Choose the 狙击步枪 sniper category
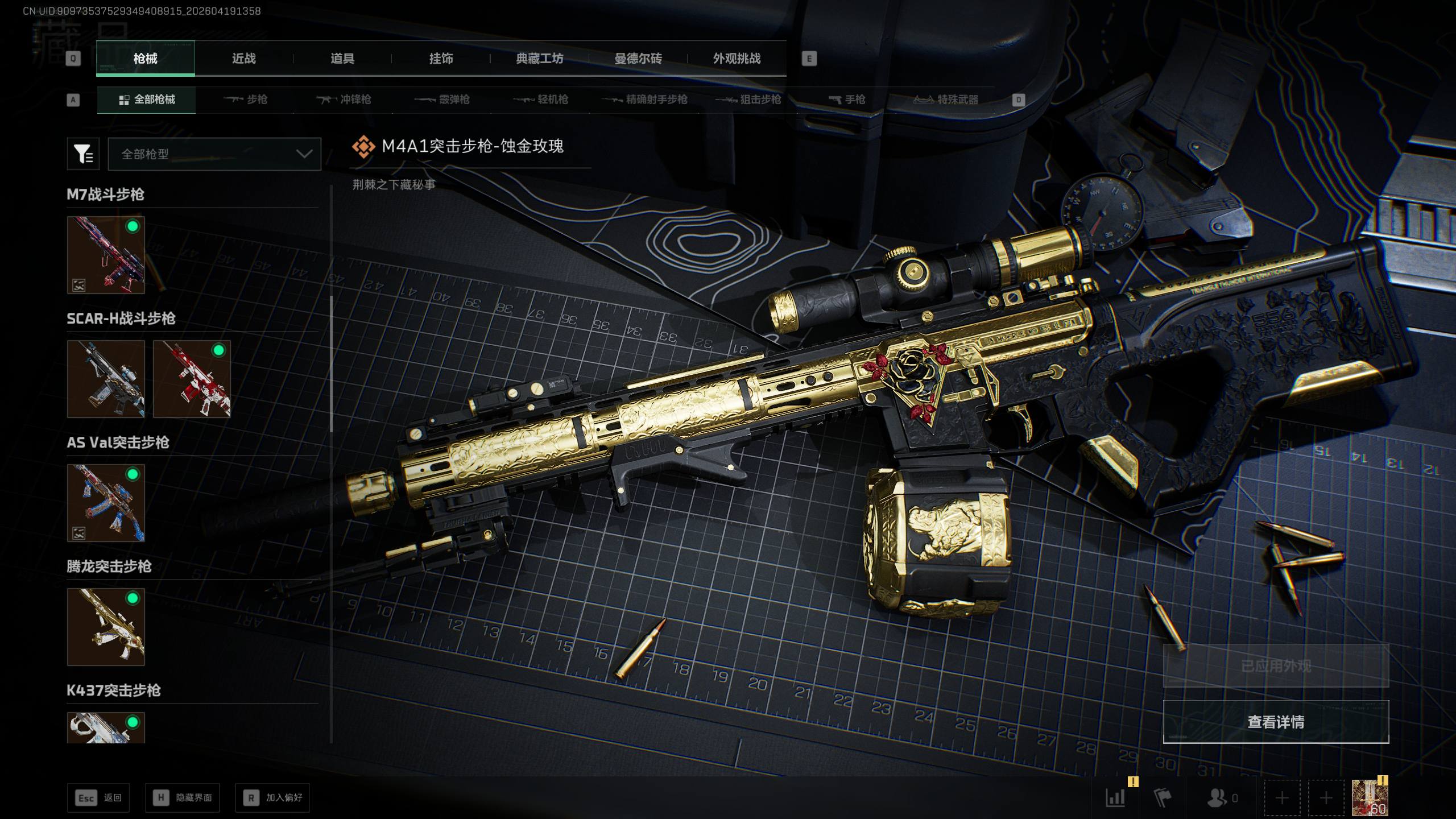 [x=748, y=100]
